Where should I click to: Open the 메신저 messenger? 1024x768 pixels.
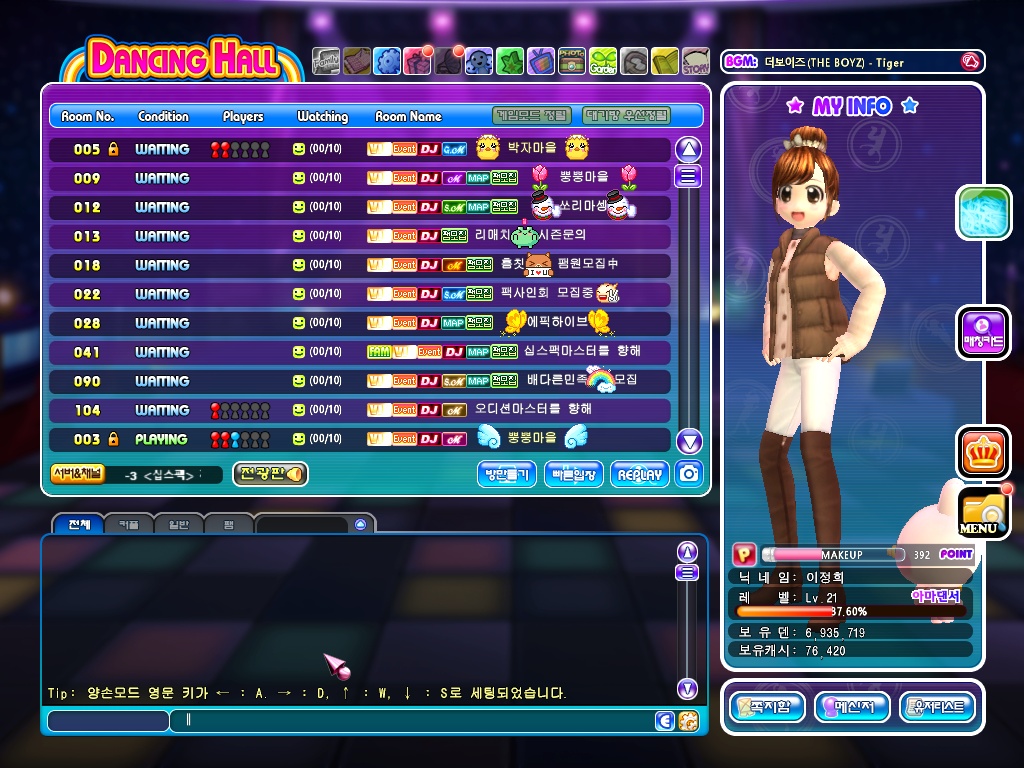point(852,707)
